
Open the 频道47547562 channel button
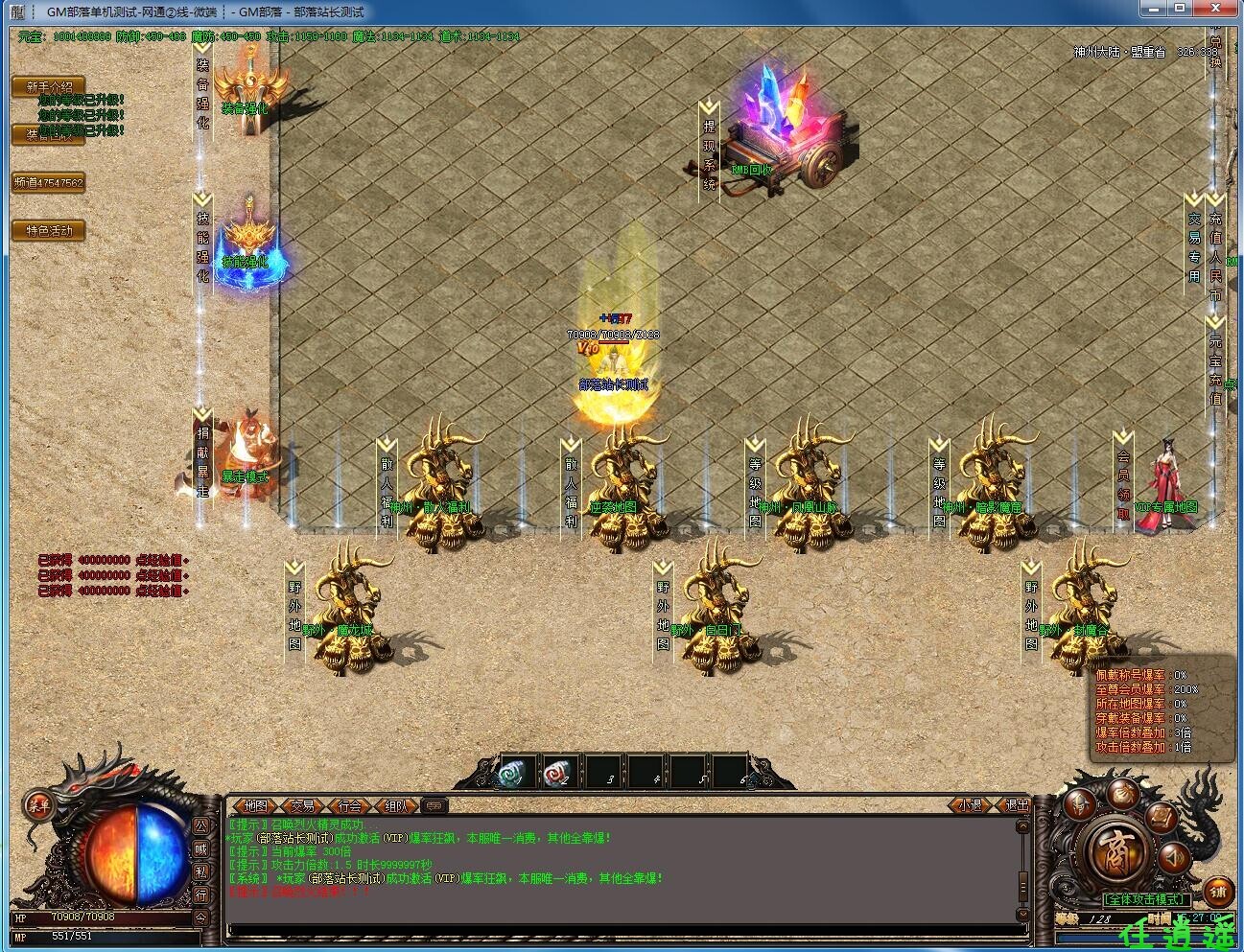point(49,182)
